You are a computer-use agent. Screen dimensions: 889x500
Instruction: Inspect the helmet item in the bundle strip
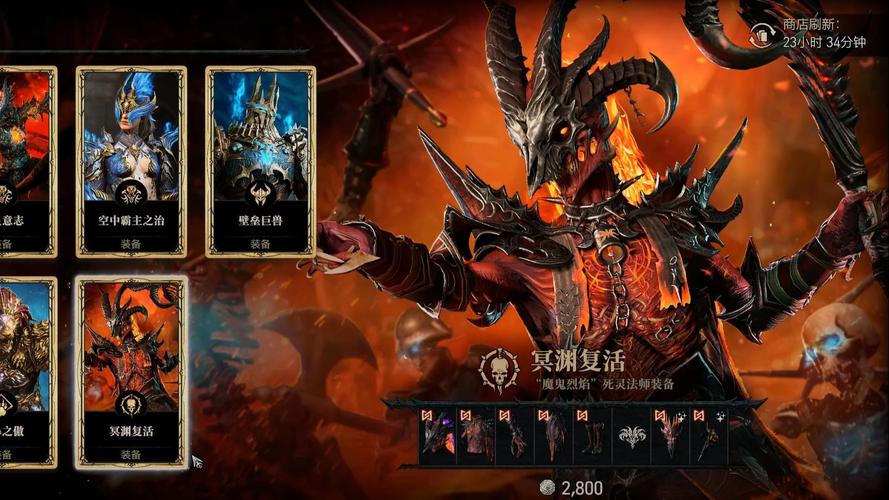[438, 436]
